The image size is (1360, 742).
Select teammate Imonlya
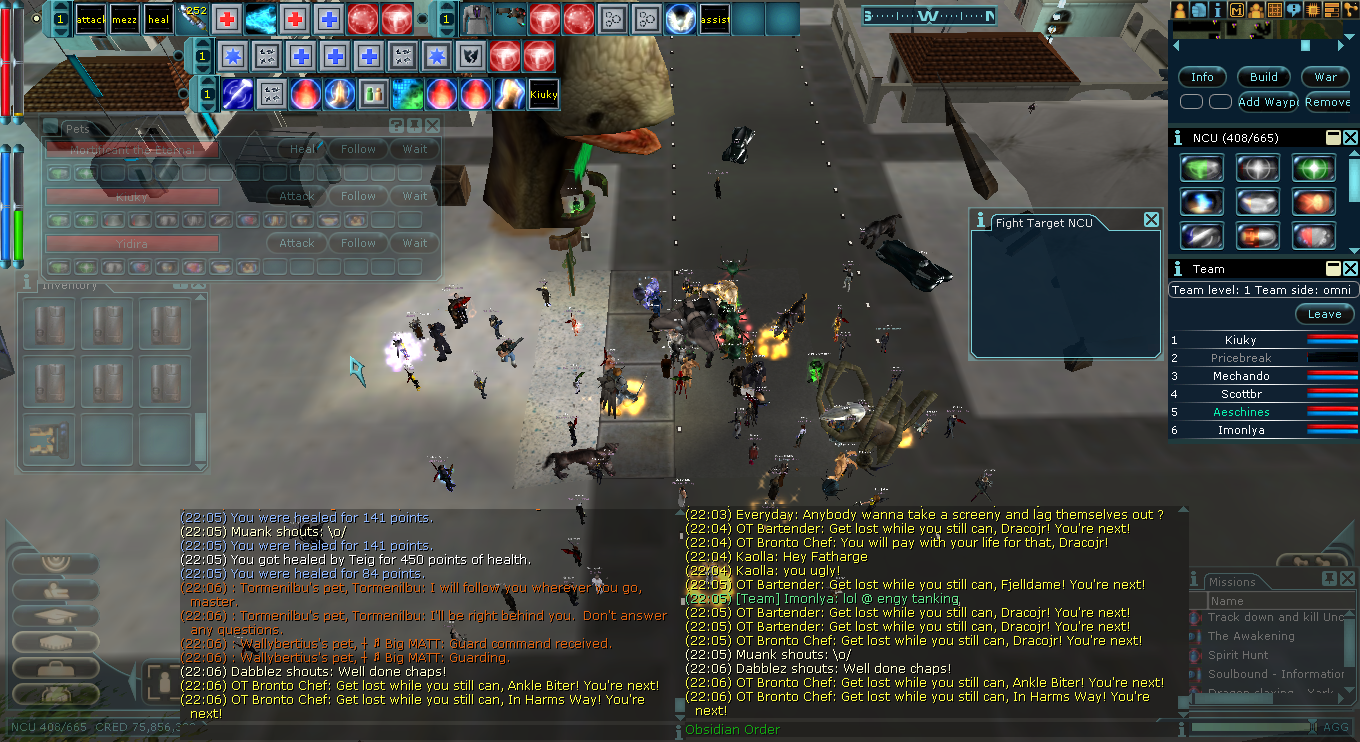coord(1241,430)
